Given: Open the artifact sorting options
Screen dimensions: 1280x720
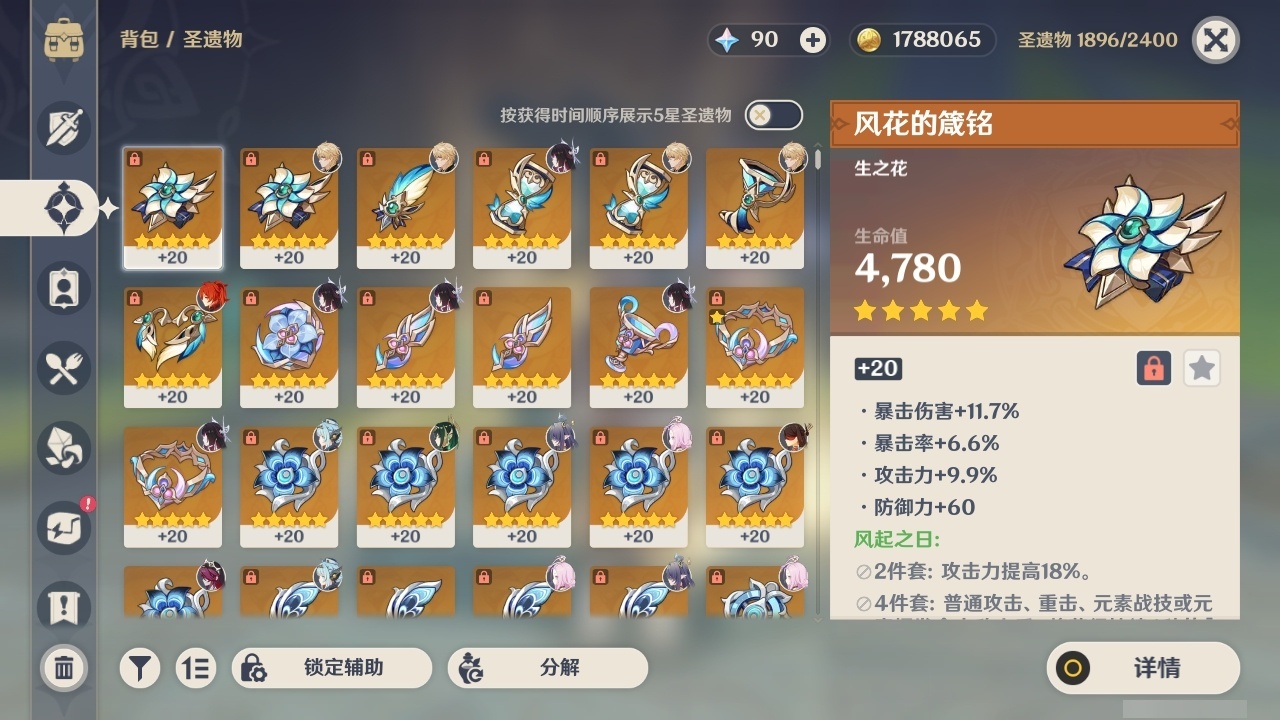Looking at the screenshot, I should pos(196,667).
